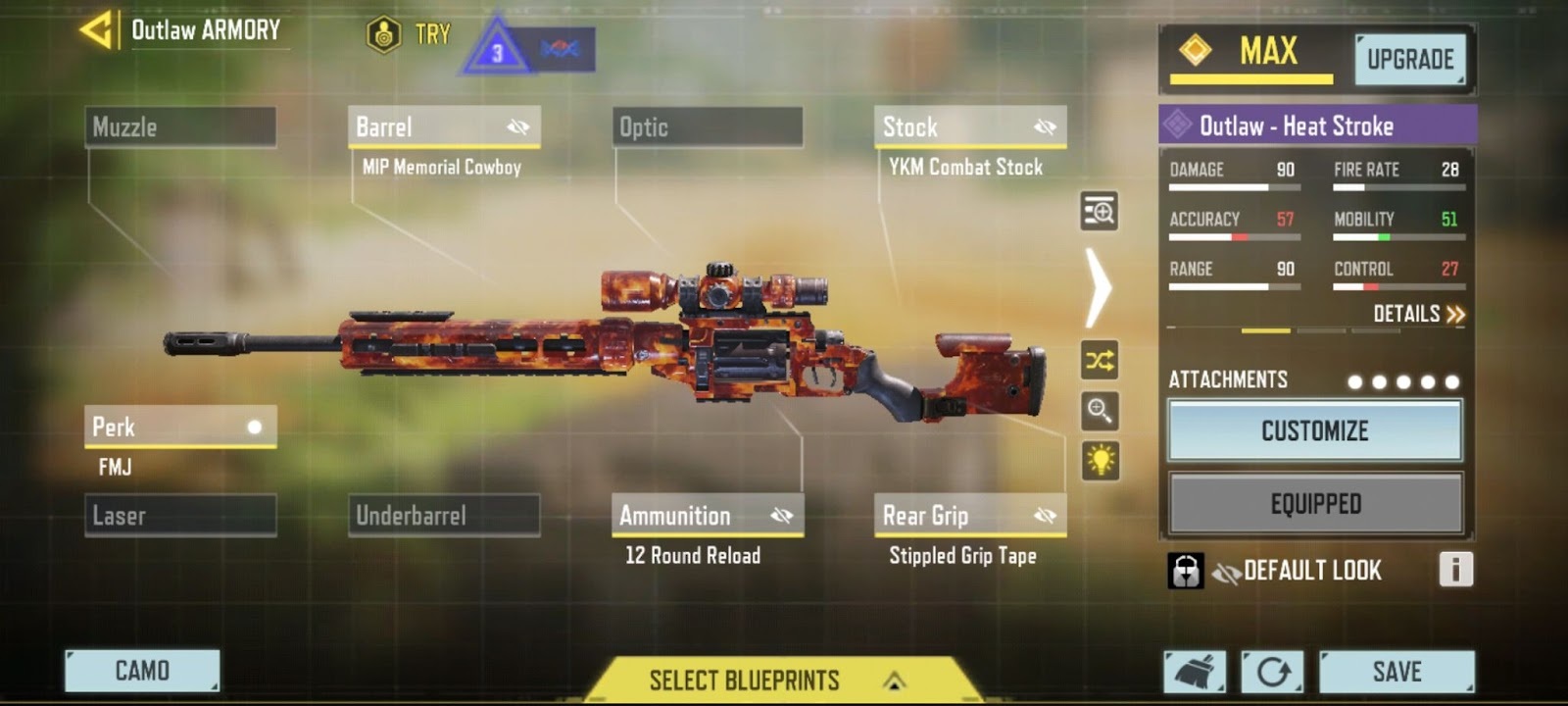Toggle the lightbulb lighting icon

tap(1100, 460)
